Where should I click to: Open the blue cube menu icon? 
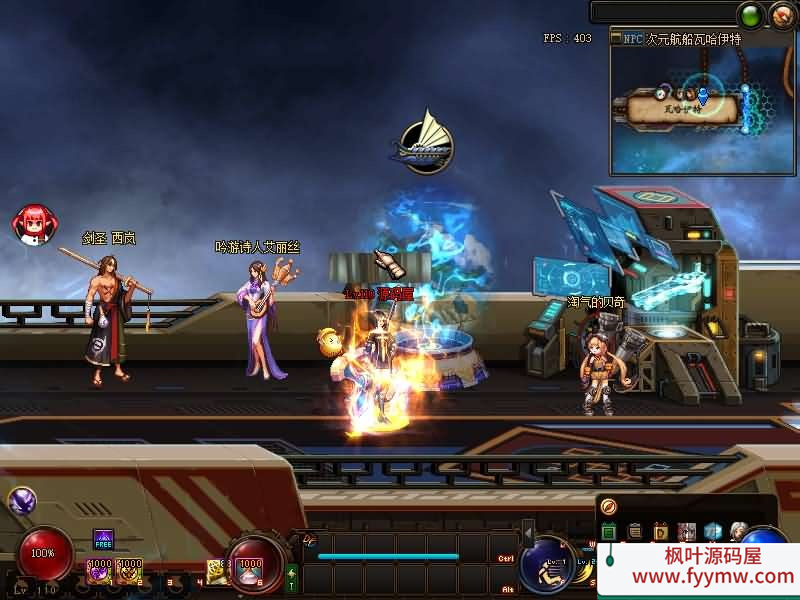tap(712, 531)
